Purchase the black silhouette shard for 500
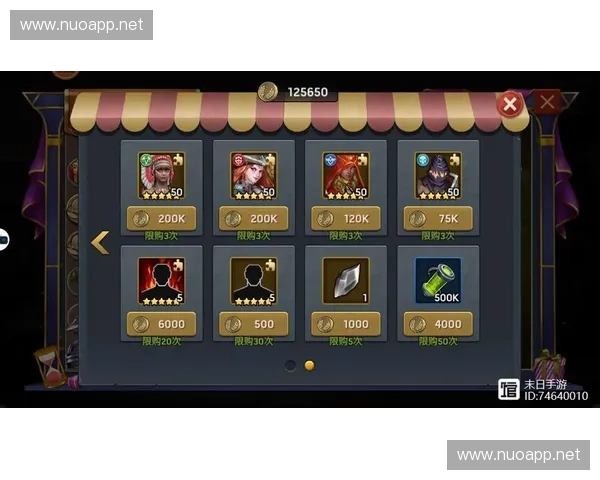600x480 pixels. coord(254,324)
